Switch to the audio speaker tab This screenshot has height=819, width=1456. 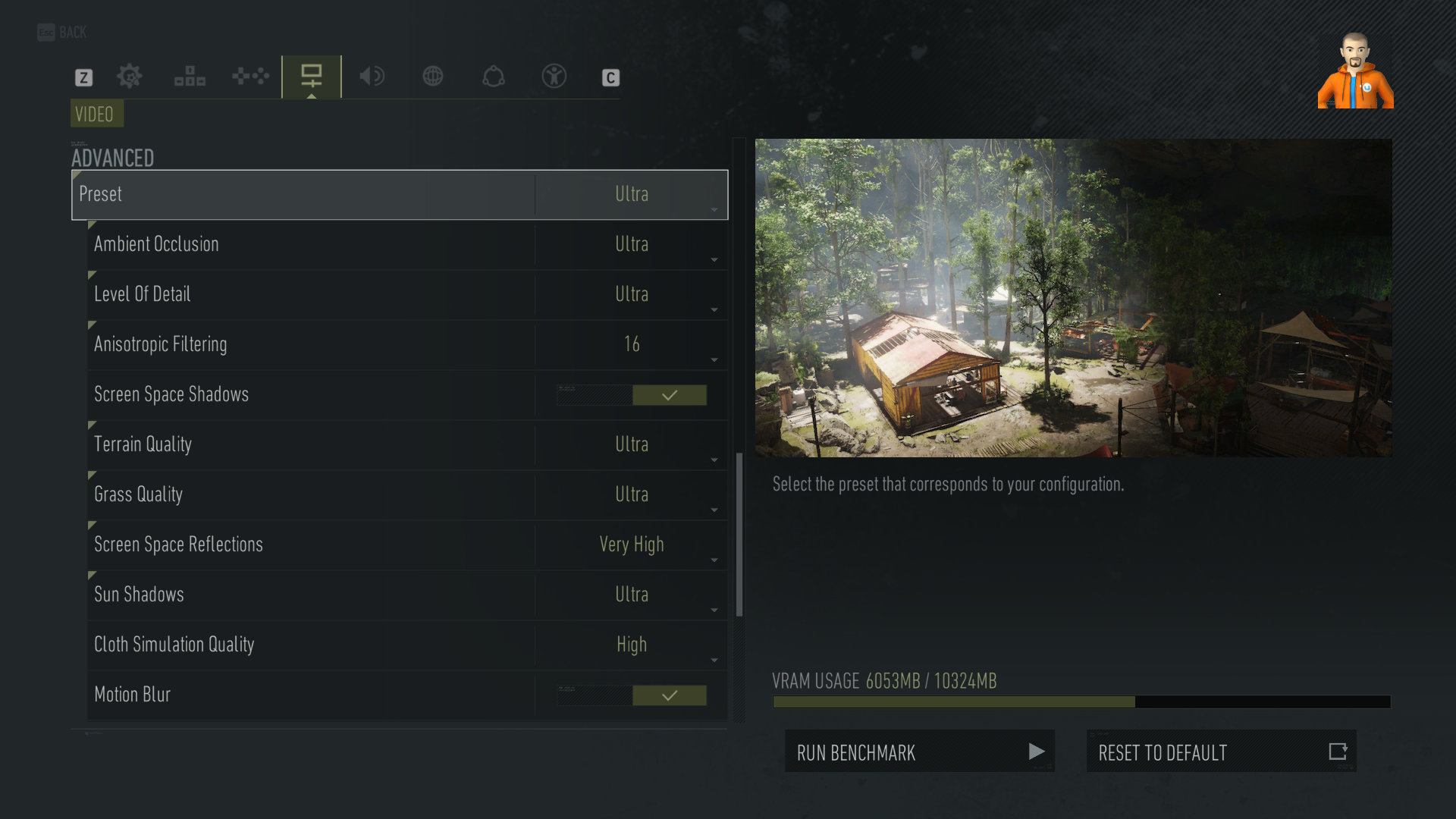click(x=372, y=77)
